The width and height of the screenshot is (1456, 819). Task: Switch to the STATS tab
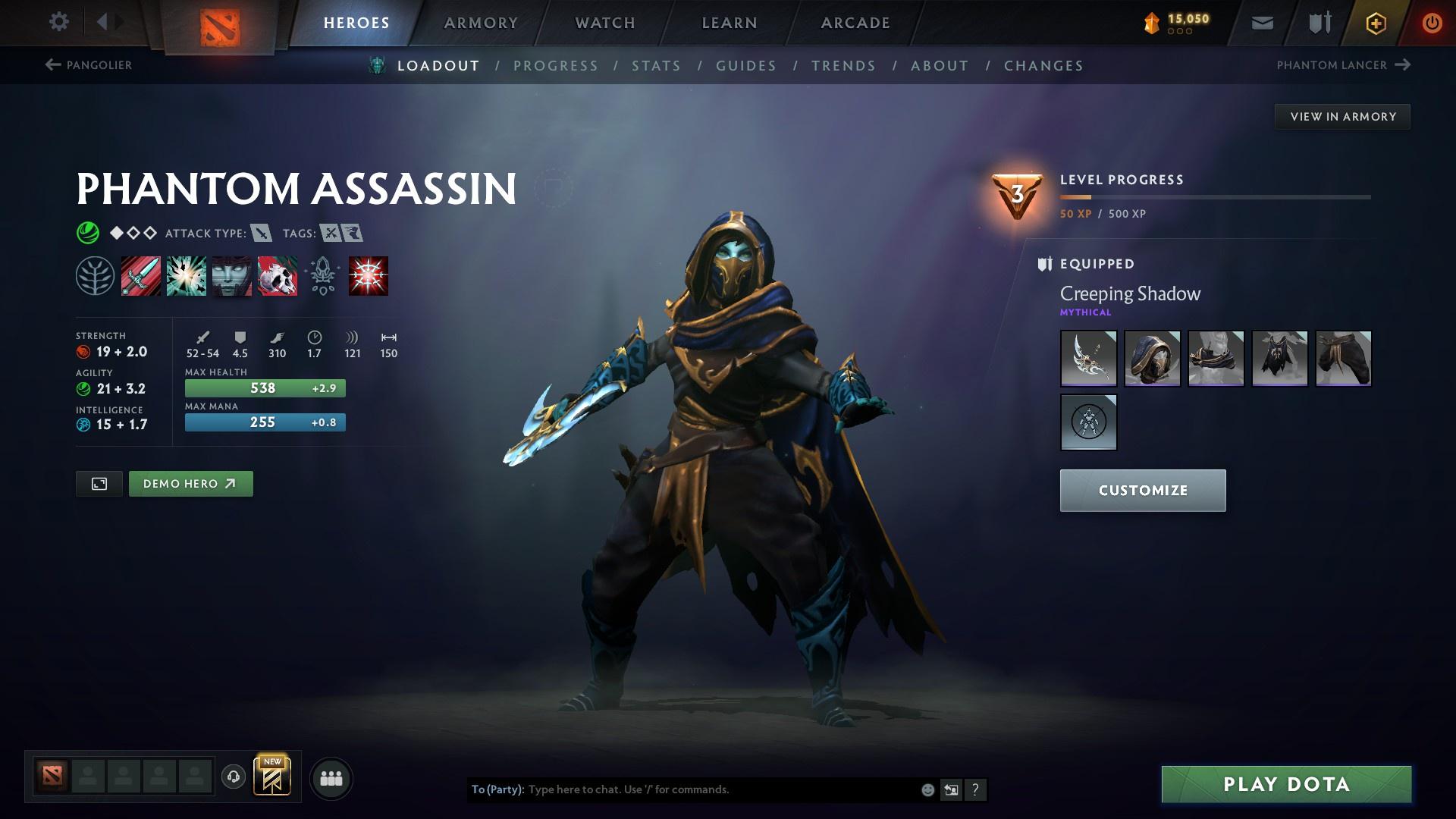pyautogui.click(x=657, y=66)
